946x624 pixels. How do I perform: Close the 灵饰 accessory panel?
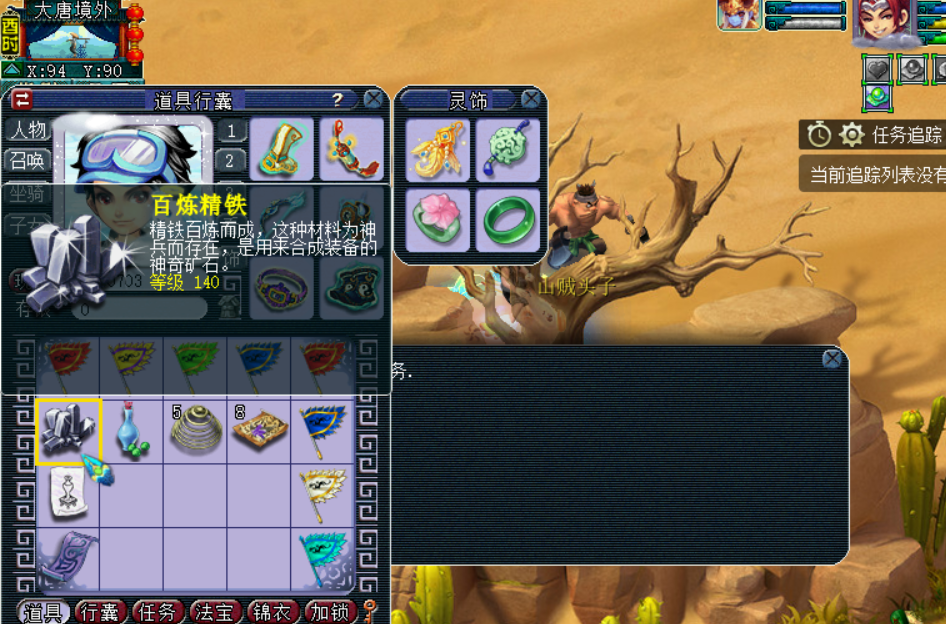point(531,99)
